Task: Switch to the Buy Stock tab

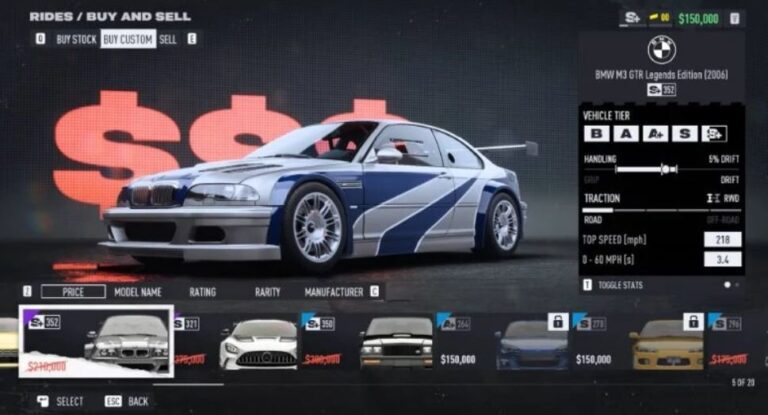Action: (x=76, y=39)
